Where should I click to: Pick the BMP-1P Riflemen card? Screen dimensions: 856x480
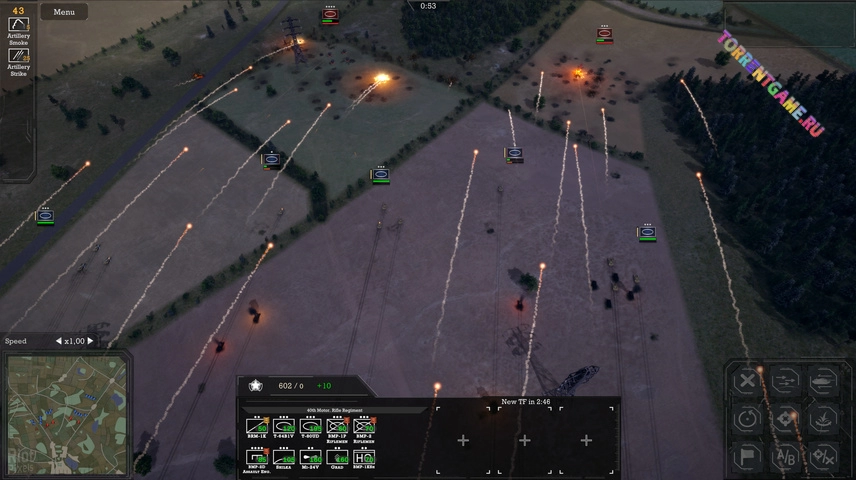pyautogui.click(x=338, y=426)
